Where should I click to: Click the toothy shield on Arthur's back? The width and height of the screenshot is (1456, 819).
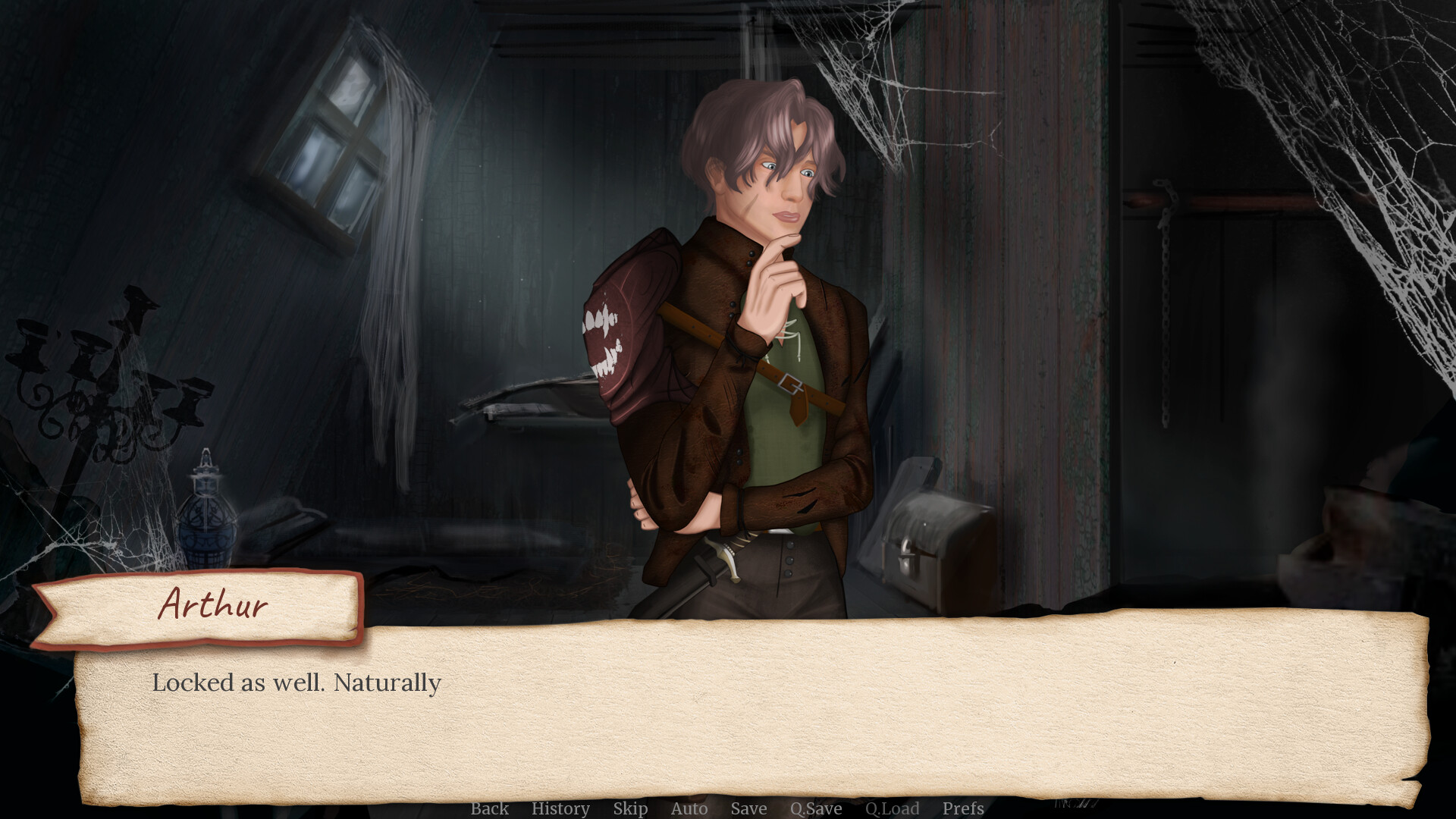click(x=637, y=334)
